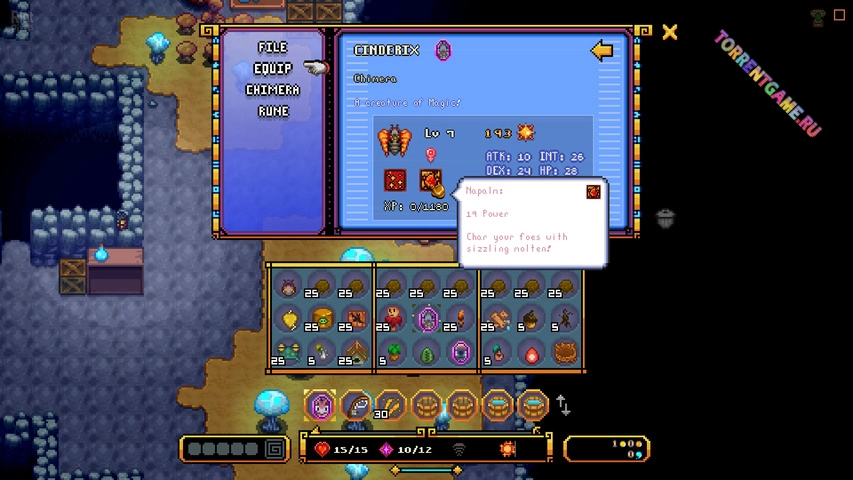The width and height of the screenshot is (853, 480).
Task: Click the trash can icon
Action: click(666, 217)
